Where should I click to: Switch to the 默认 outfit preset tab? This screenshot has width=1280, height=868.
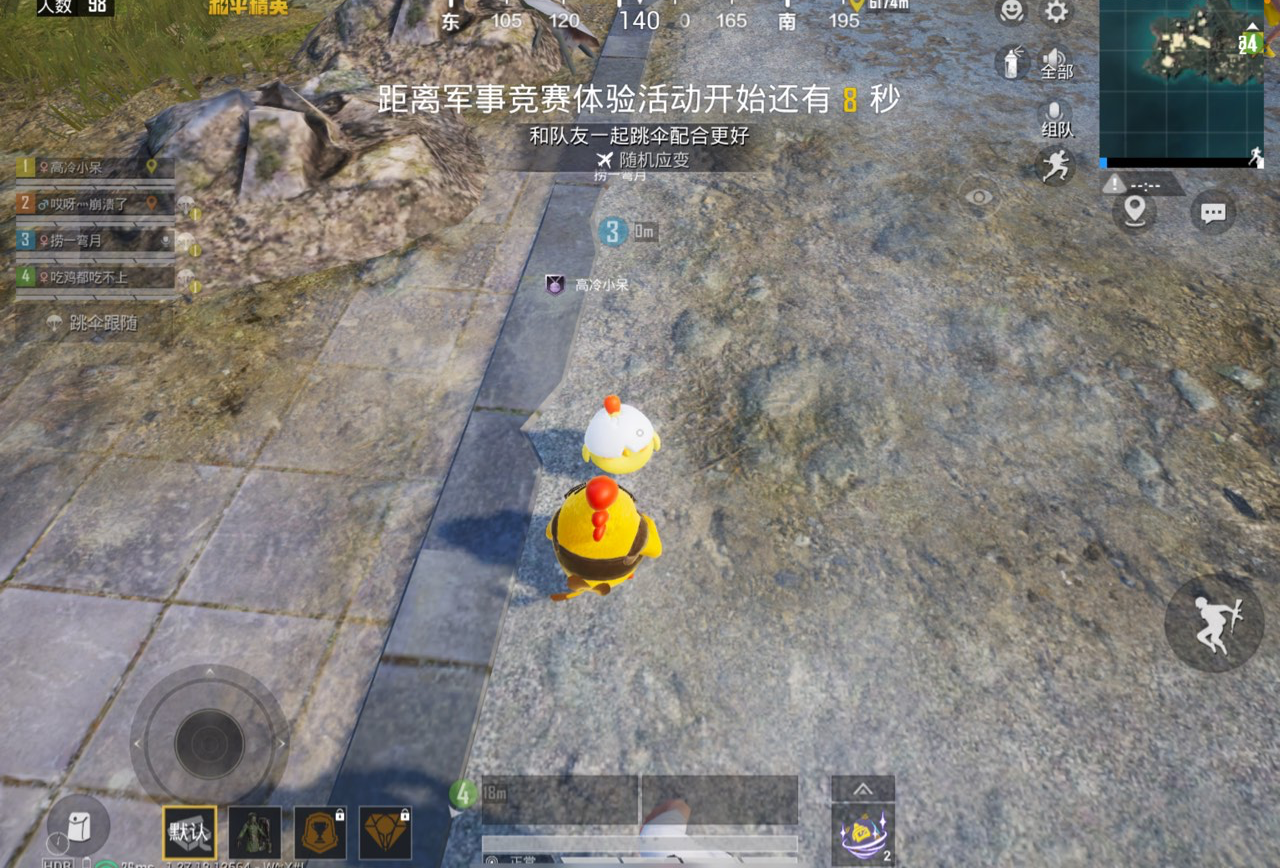187,832
